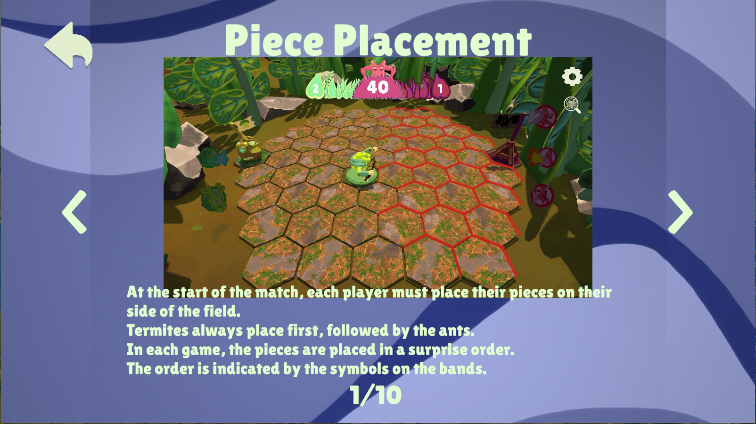
Task: Show the previous tutorial page
Action: (75, 211)
